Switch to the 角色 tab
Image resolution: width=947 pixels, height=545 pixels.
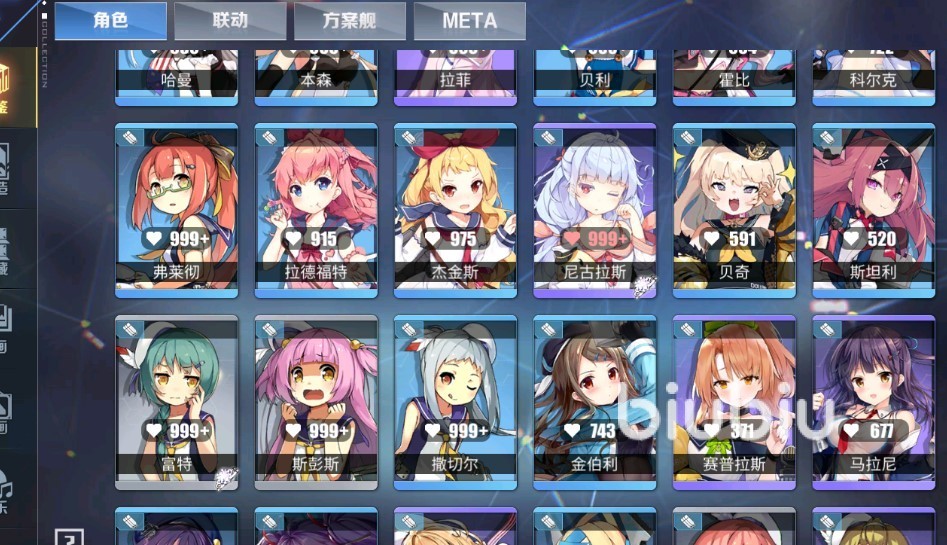pos(110,21)
